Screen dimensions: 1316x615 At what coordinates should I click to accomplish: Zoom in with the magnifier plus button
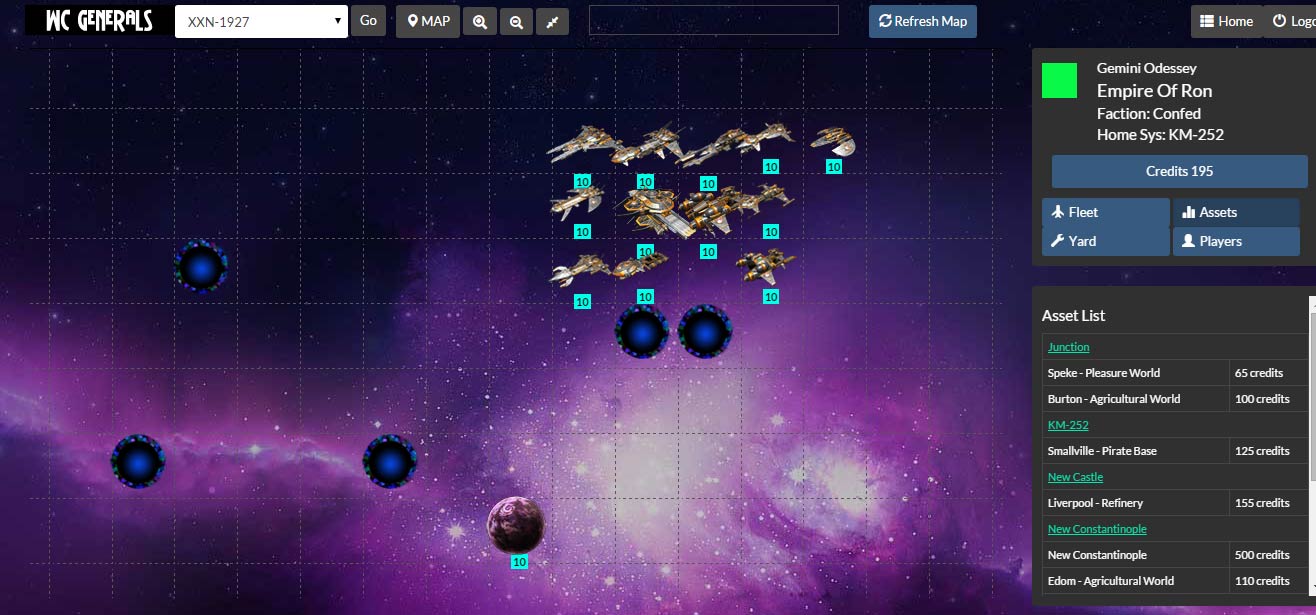click(480, 22)
